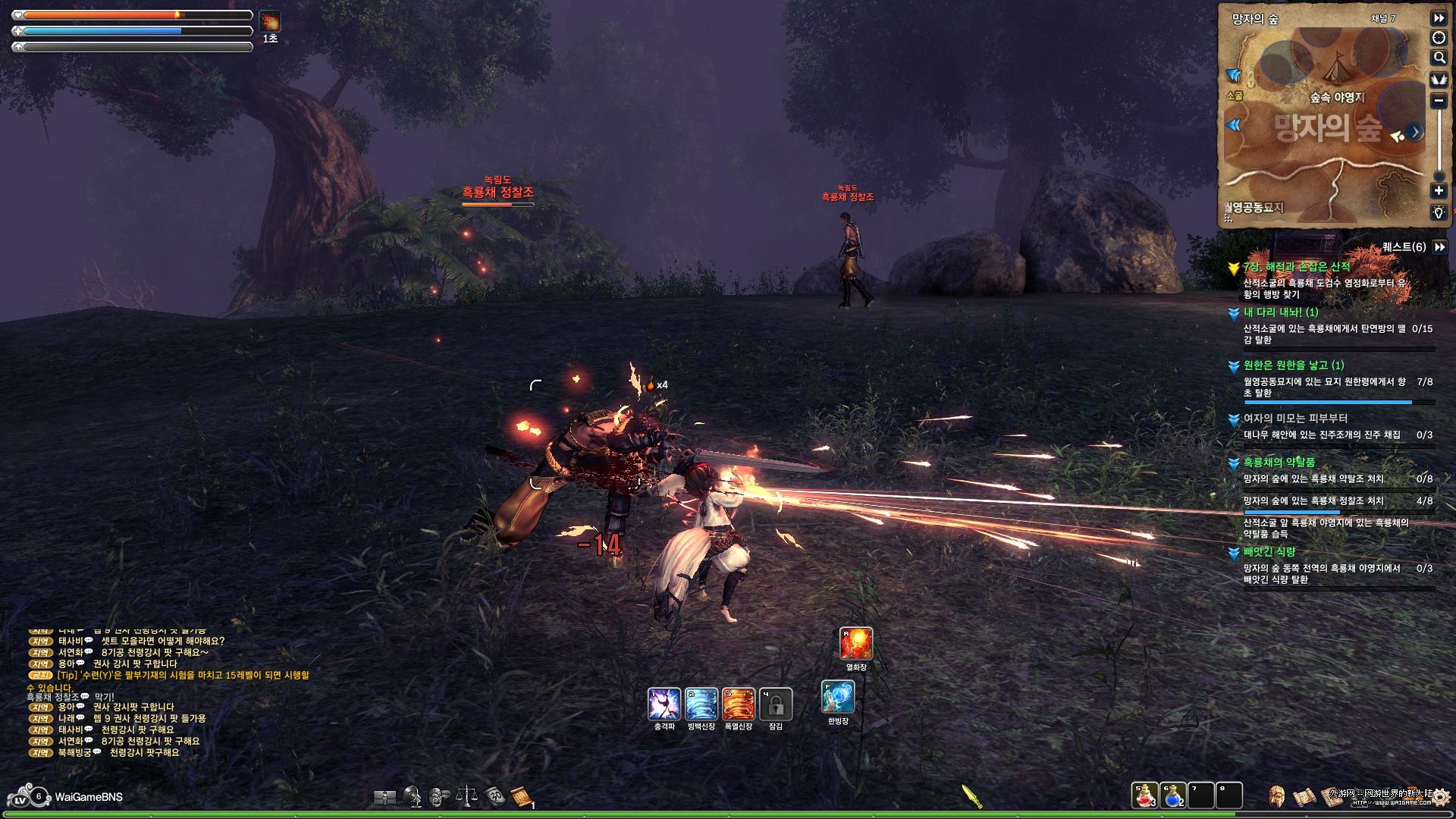The width and height of the screenshot is (1456, 819).
Task: Activate the 충격파 skill in slot 1
Action: (664, 704)
